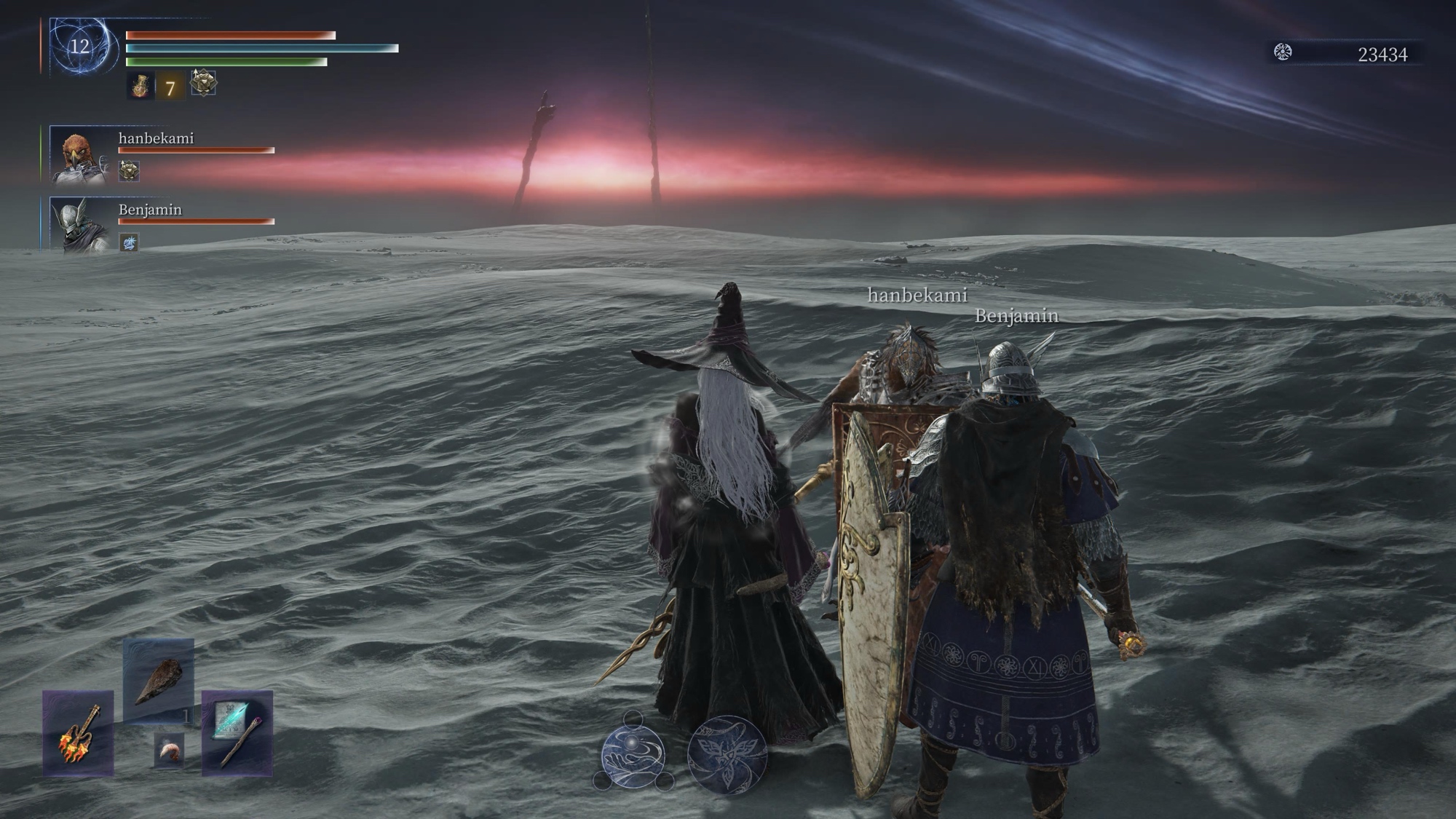Screen dimensions: 1456x819
Task: Activate the butterfly ultimate art icon
Action: 727,755
